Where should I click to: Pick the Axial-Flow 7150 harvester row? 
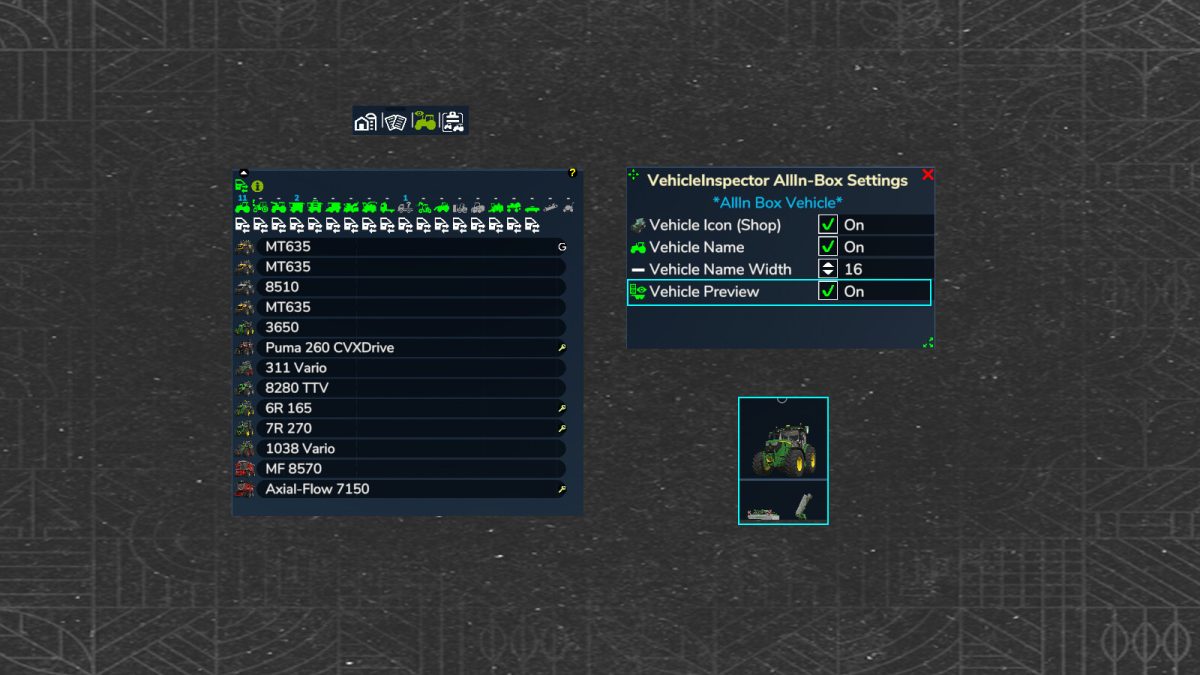click(410, 489)
